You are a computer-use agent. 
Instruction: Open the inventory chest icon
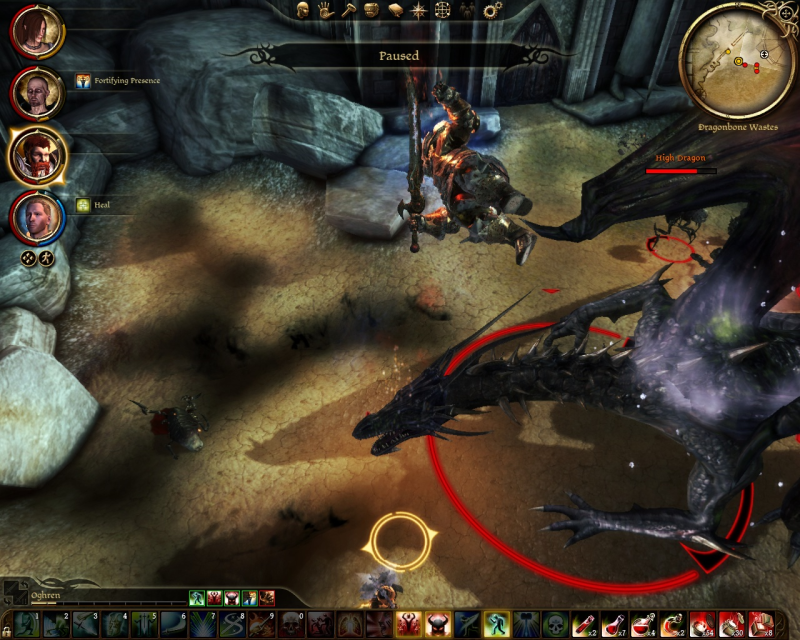(371, 10)
